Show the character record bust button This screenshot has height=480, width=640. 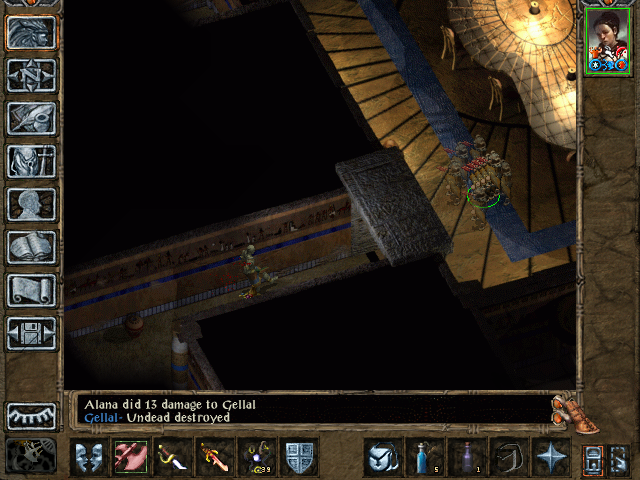(31, 204)
